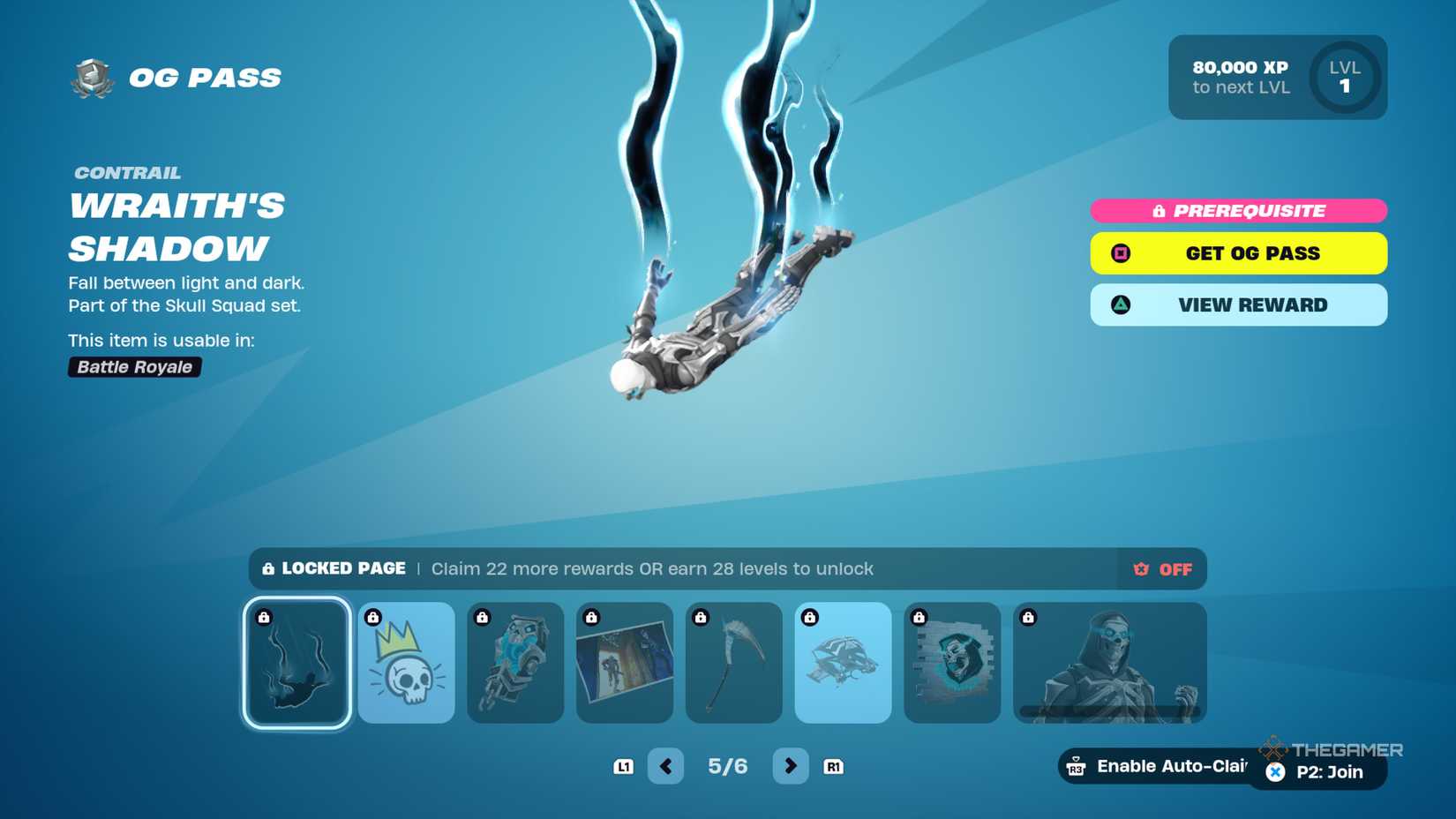The image size is (1456, 819).
Task: Select the scythe pickaxe reward
Action: (734, 663)
